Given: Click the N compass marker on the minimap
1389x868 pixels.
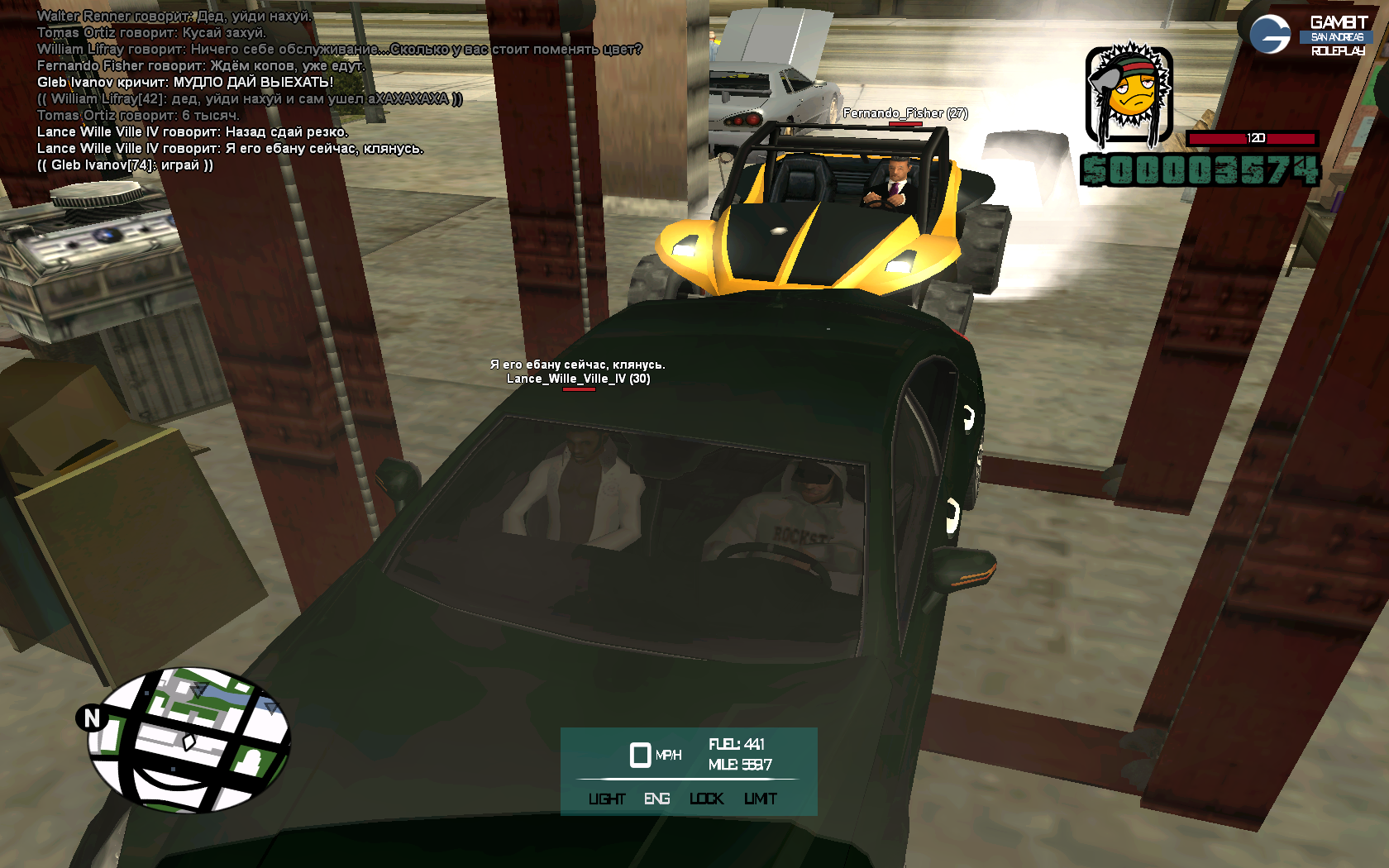Looking at the screenshot, I should (x=92, y=718).
